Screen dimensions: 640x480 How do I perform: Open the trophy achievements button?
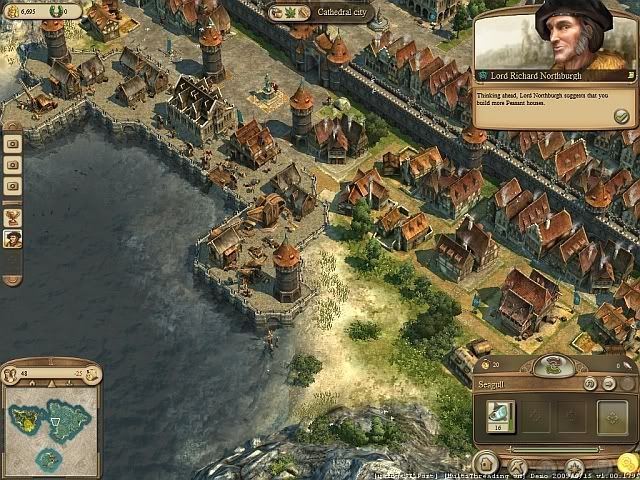coord(13,215)
